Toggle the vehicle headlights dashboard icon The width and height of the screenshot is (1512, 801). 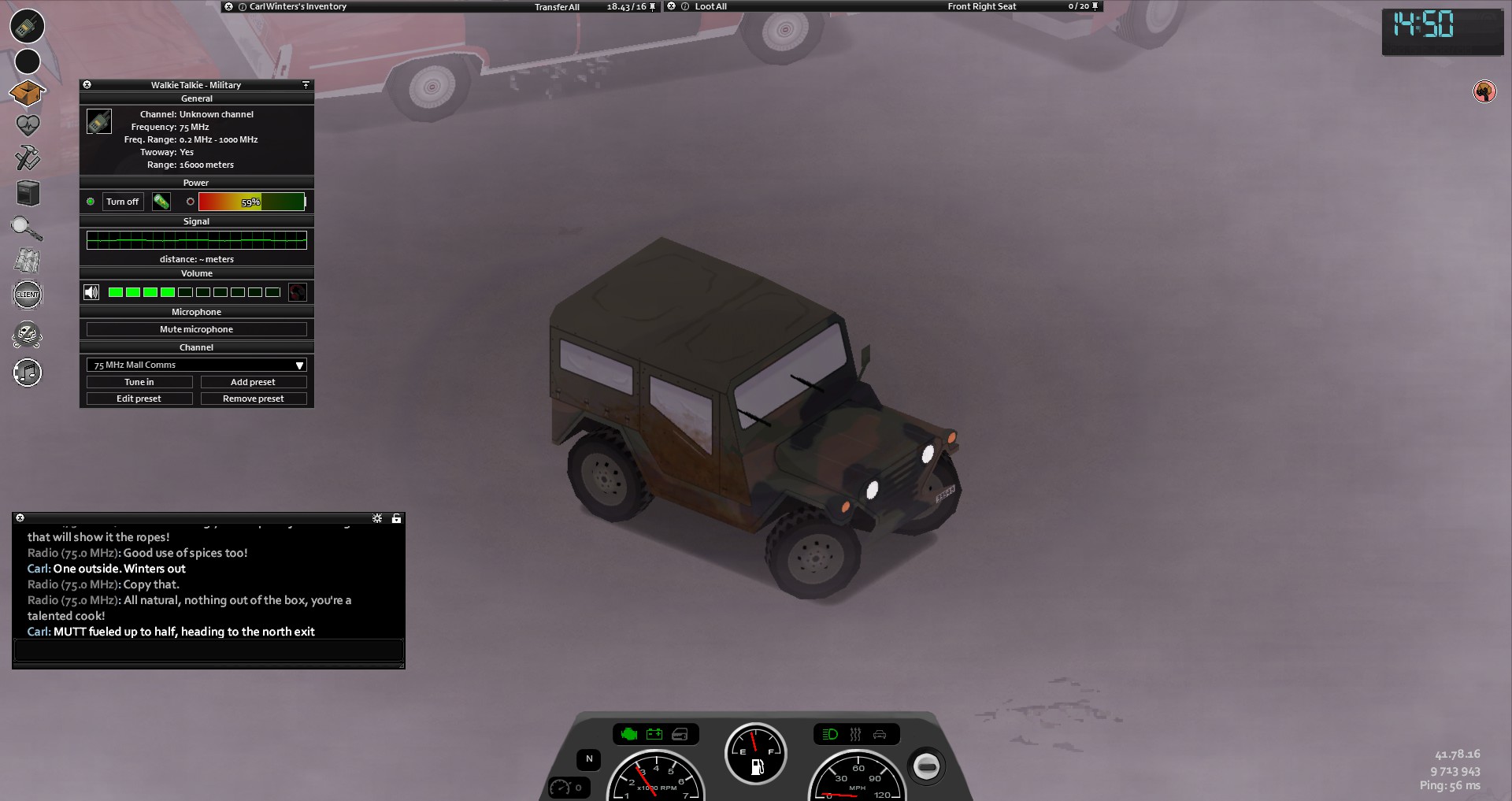pyautogui.click(x=830, y=734)
